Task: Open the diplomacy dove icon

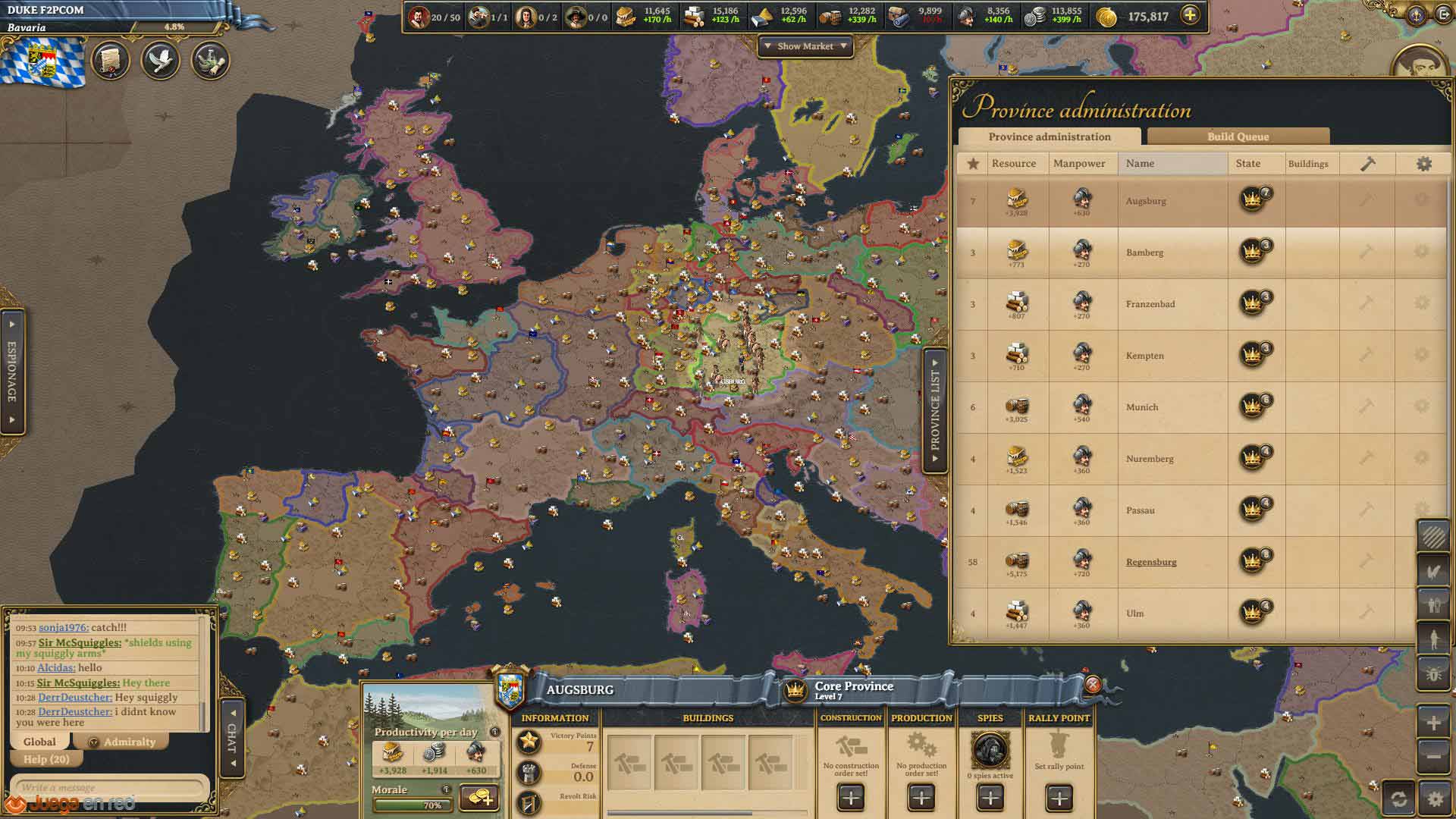Action: point(160,61)
